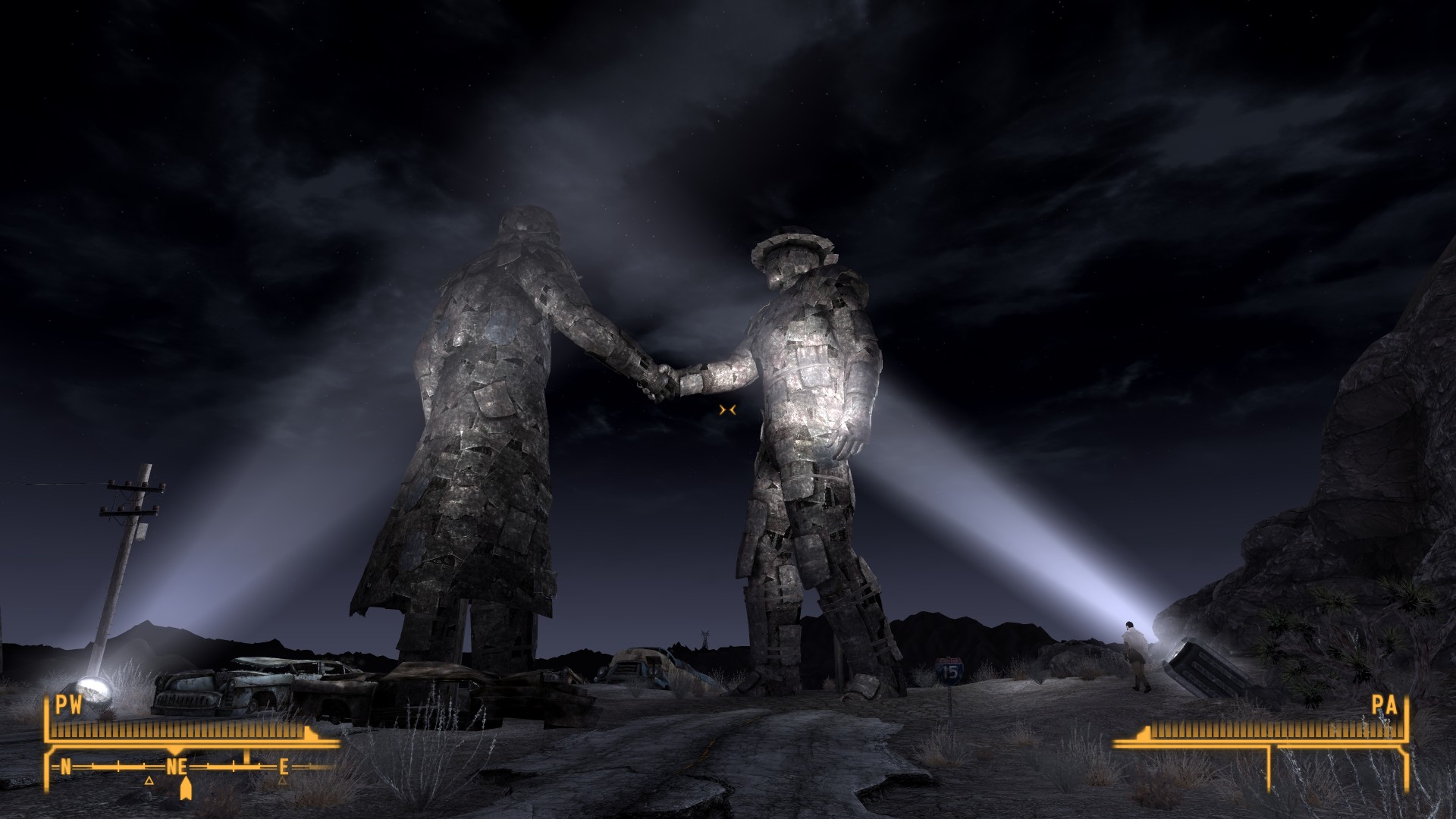
Task: Click the compass strip showing NE heading
Action: [x=176, y=767]
